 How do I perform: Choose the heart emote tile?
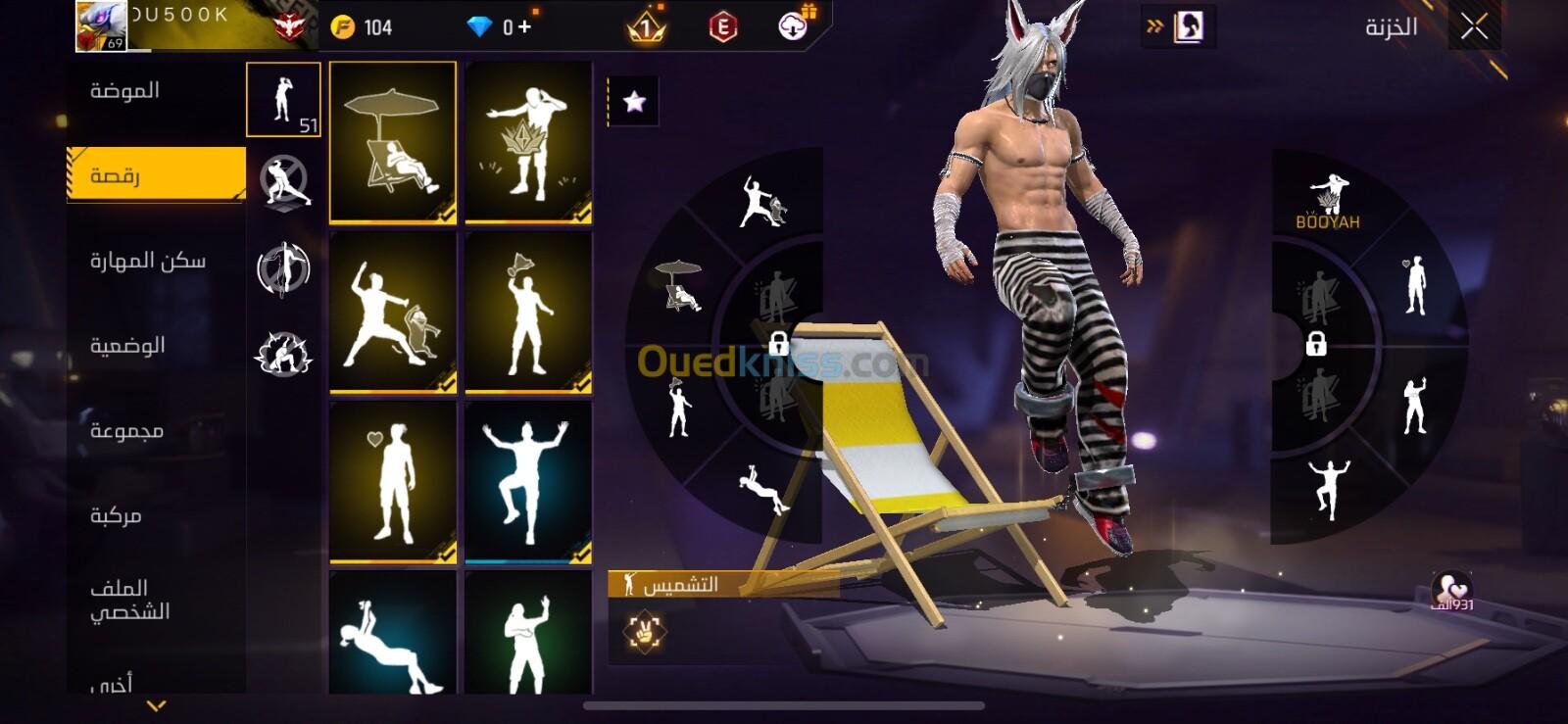[393, 482]
